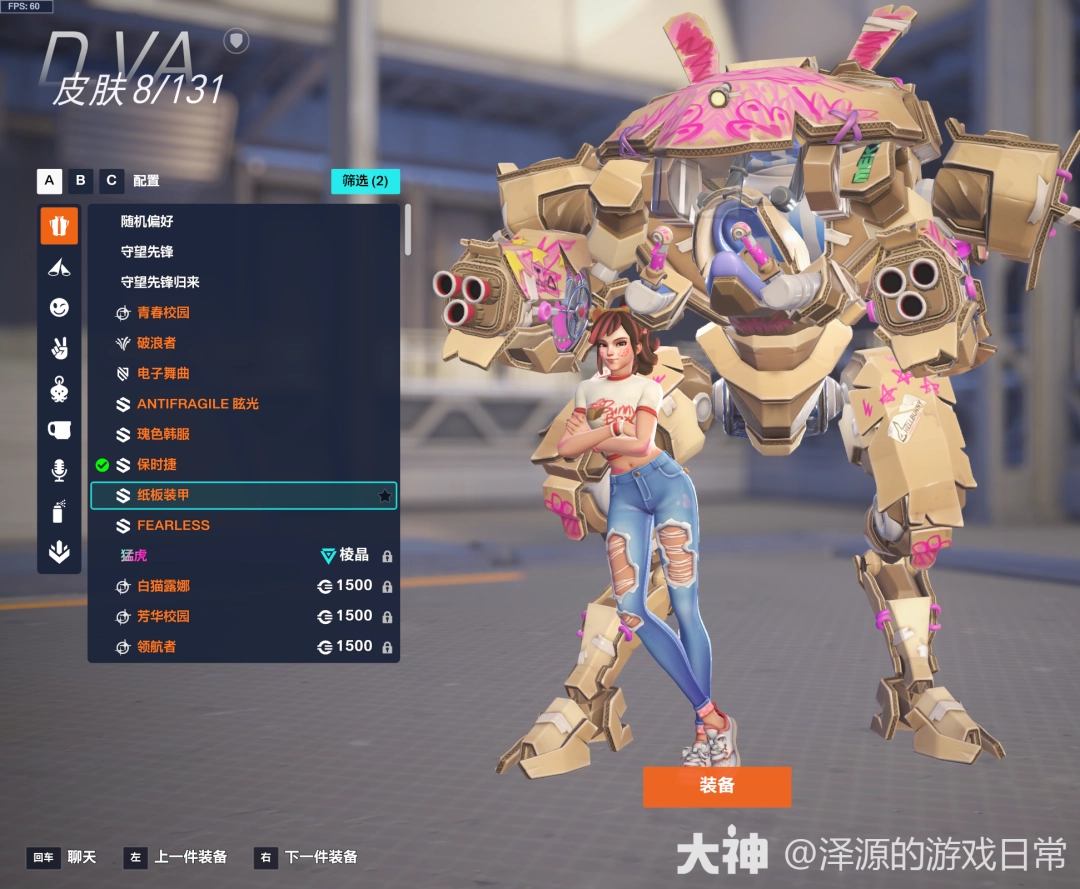Choose the 守望先锋归来 skin
This screenshot has width=1080, height=889.
pos(160,282)
